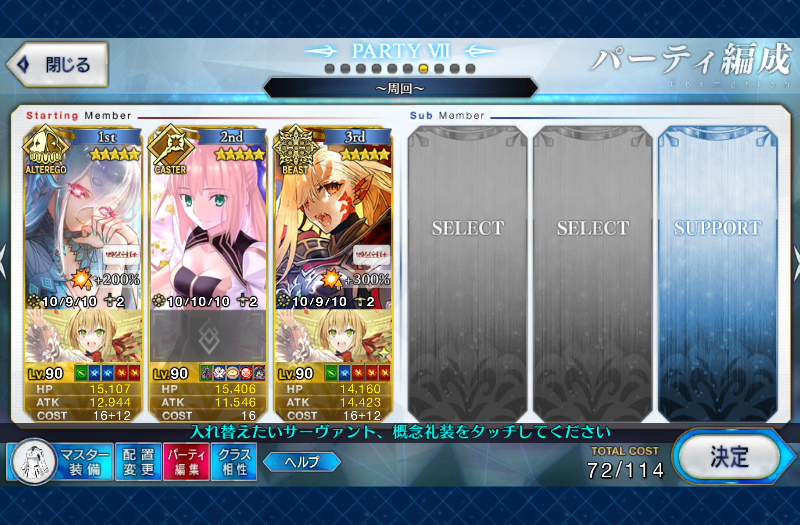Confirm the party with the 決定 button
This screenshot has height=525, width=800.
pyautogui.click(x=728, y=457)
